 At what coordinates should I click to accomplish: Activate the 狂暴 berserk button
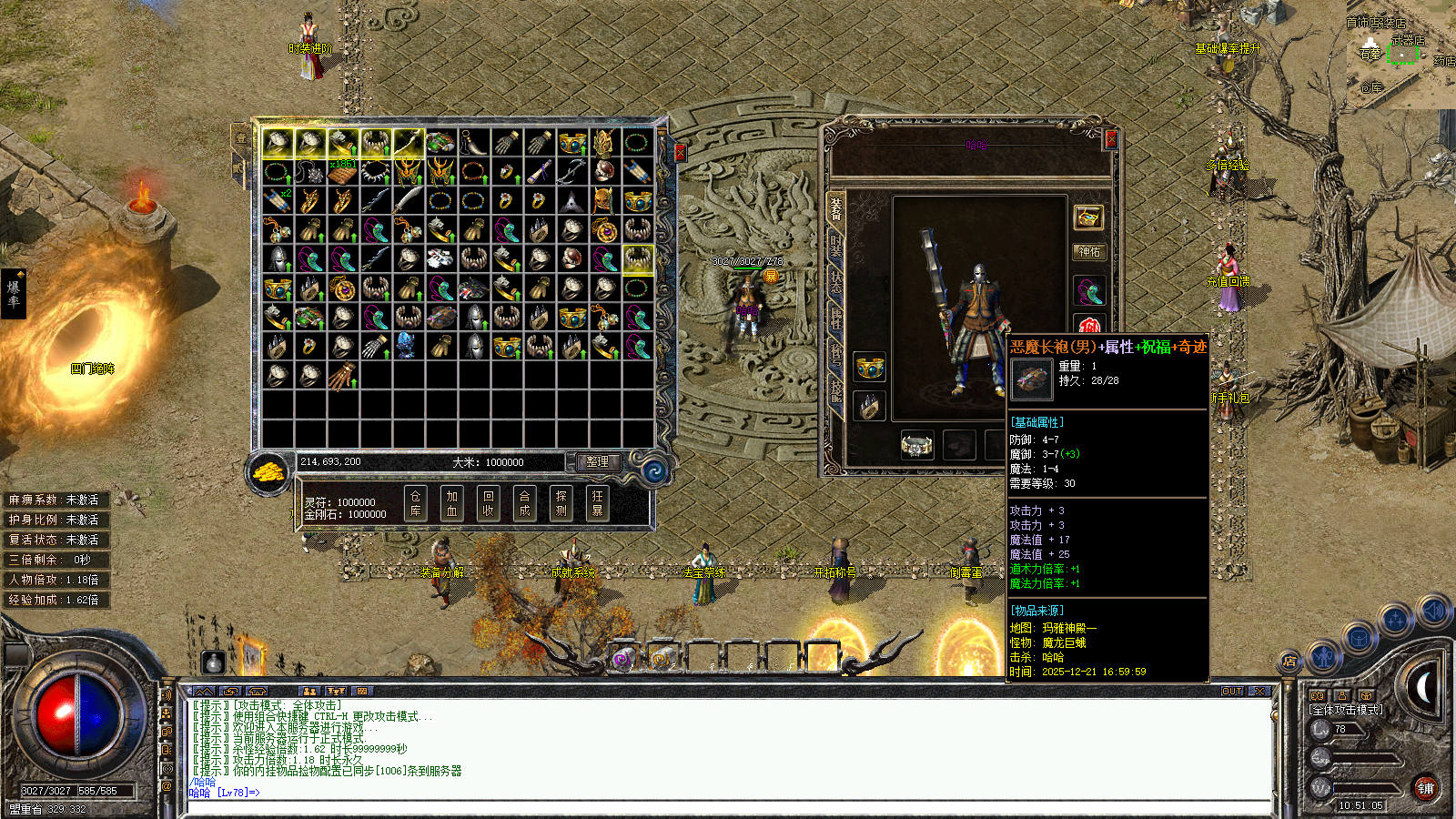point(597,503)
